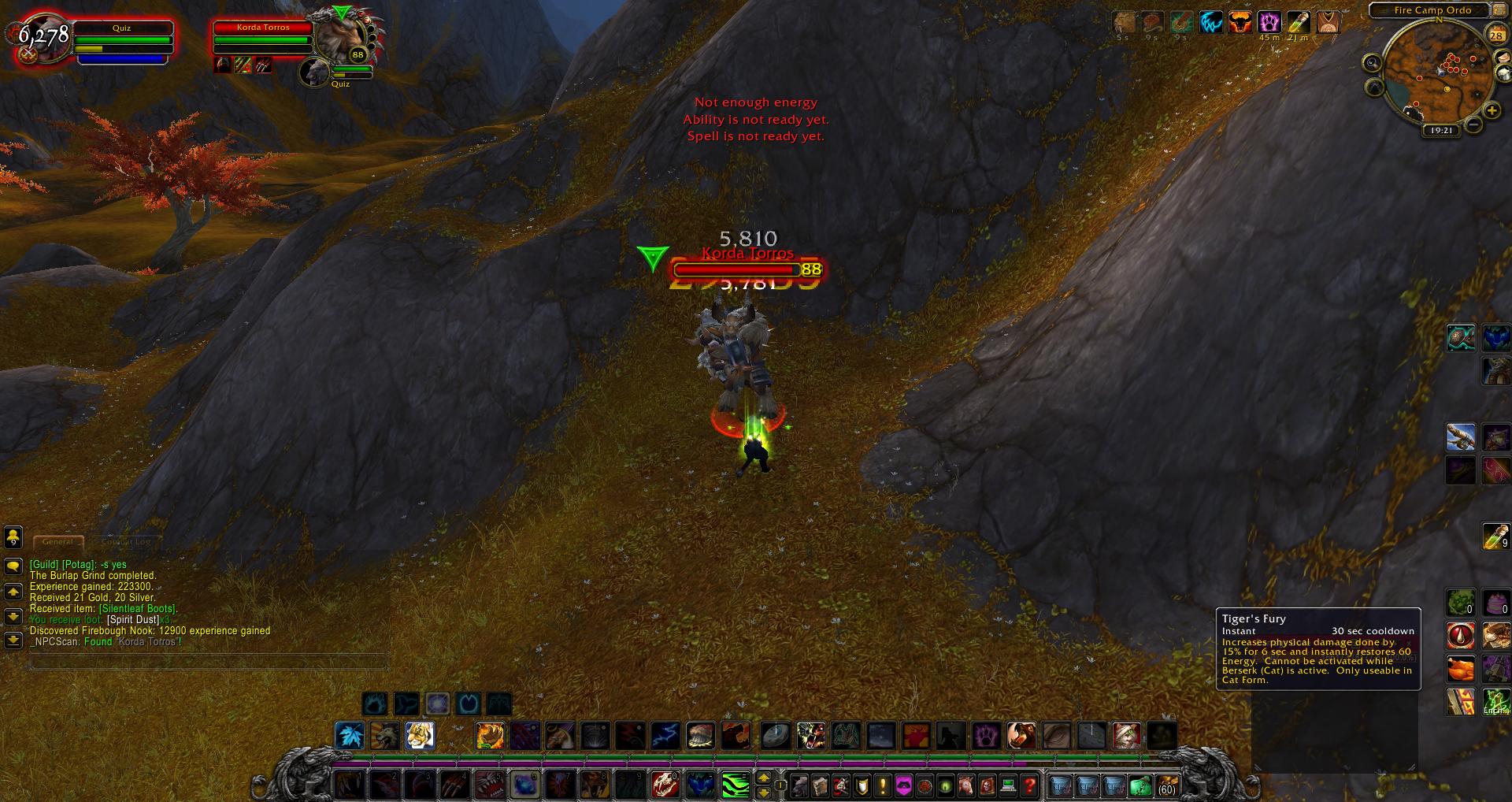The height and width of the screenshot is (802, 1512).
Task: Shift into the white tiger cat form
Action: (419, 736)
